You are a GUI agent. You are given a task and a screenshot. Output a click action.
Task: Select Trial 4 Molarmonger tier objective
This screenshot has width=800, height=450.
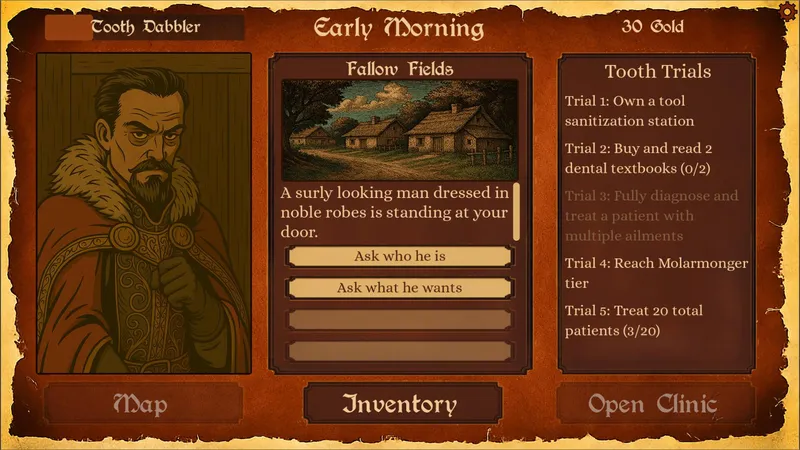point(655,272)
